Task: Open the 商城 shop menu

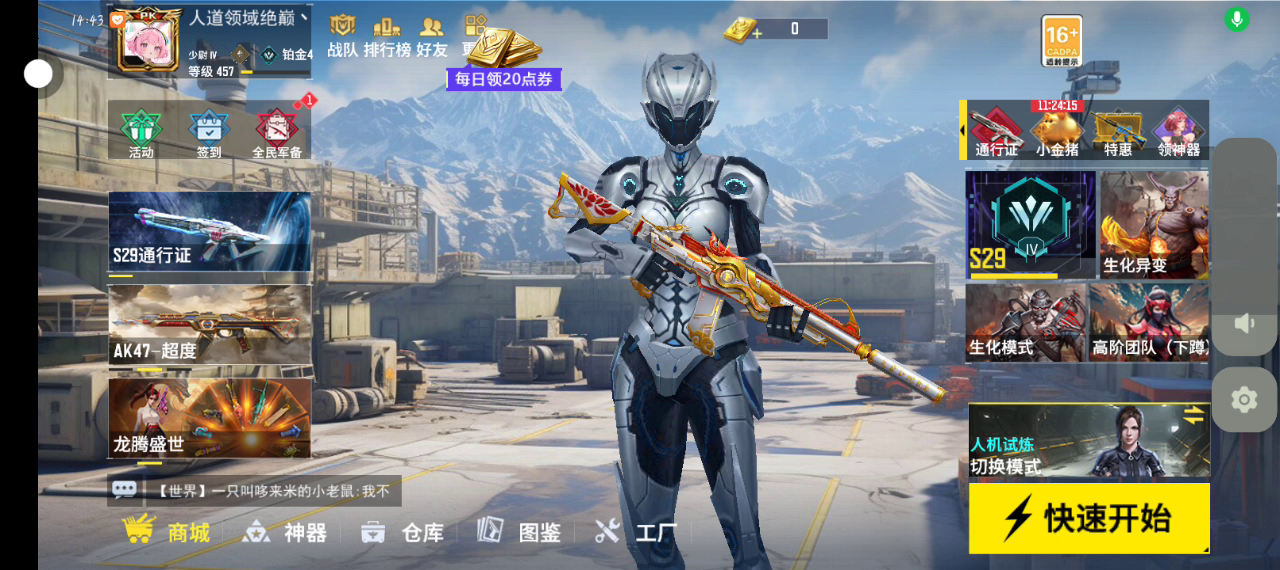Action: click(167, 531)
